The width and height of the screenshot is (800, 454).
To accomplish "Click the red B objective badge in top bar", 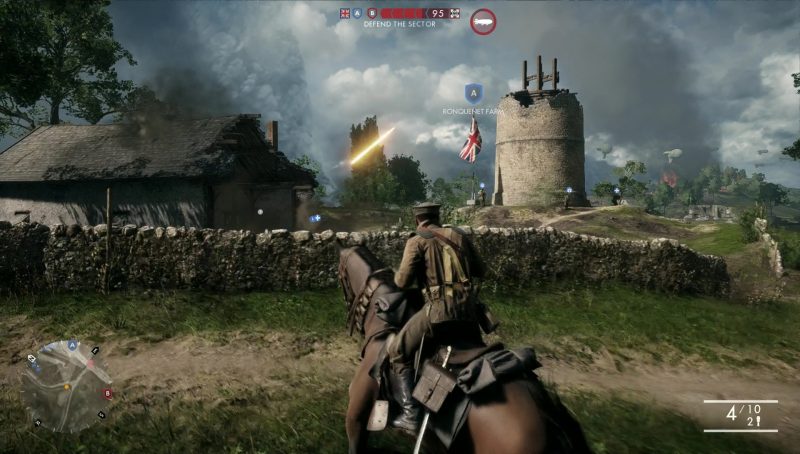I will coord(372,13).
